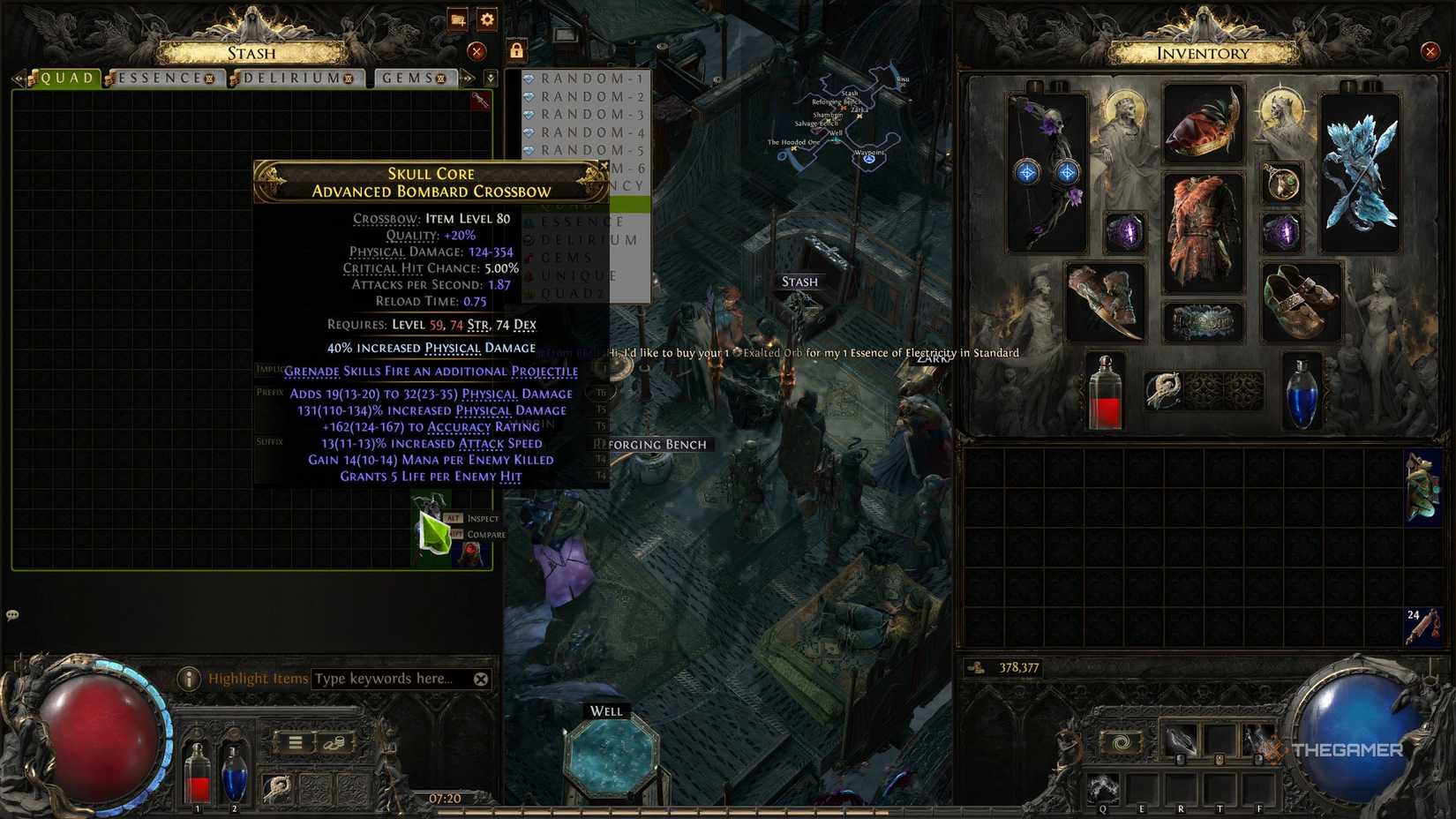Click the left arrow to scroll stash tabs
1456x819 pixels.
[x=21, y=78]
